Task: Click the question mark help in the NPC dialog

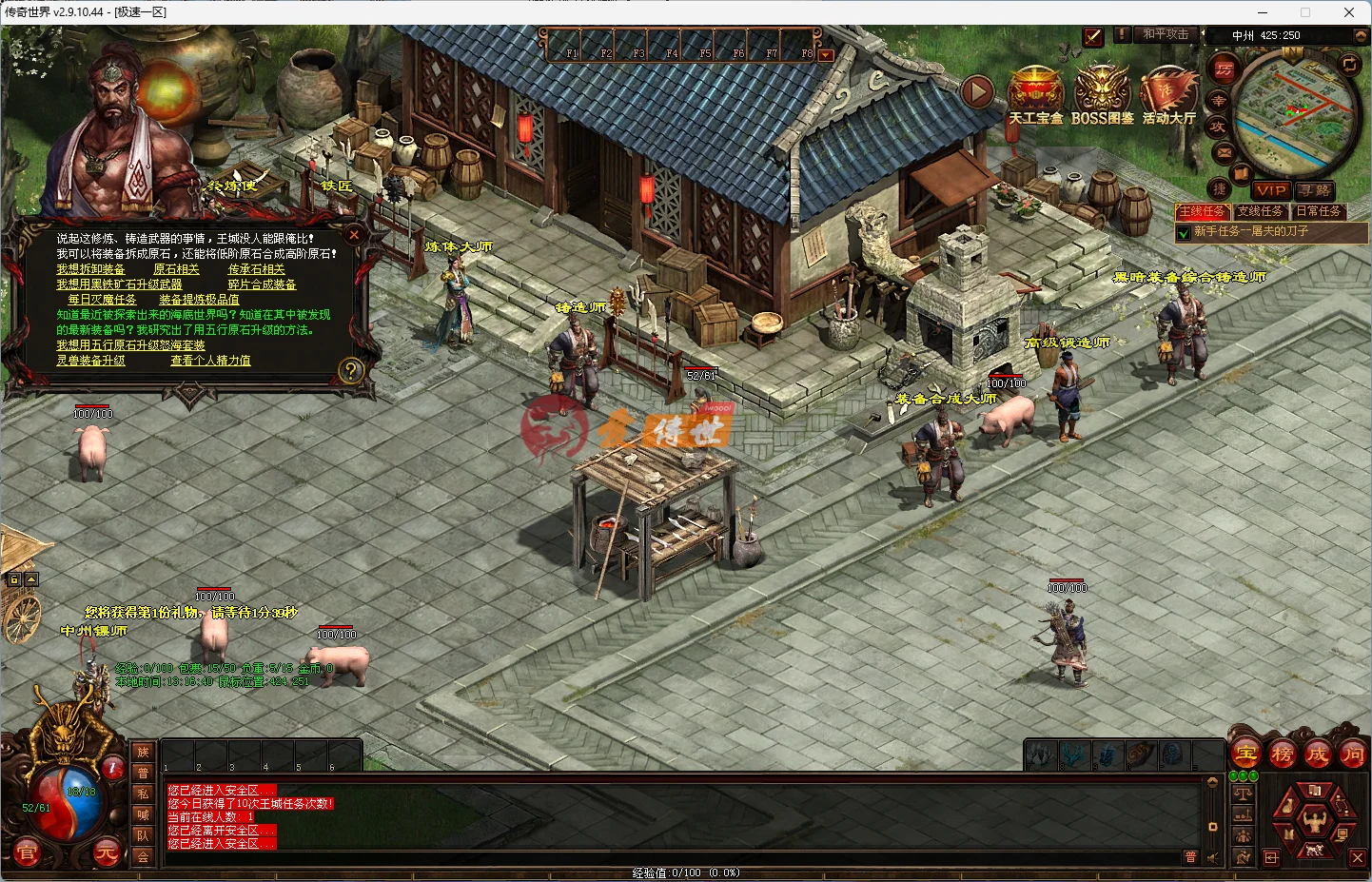Action: (x=352, y=370)
